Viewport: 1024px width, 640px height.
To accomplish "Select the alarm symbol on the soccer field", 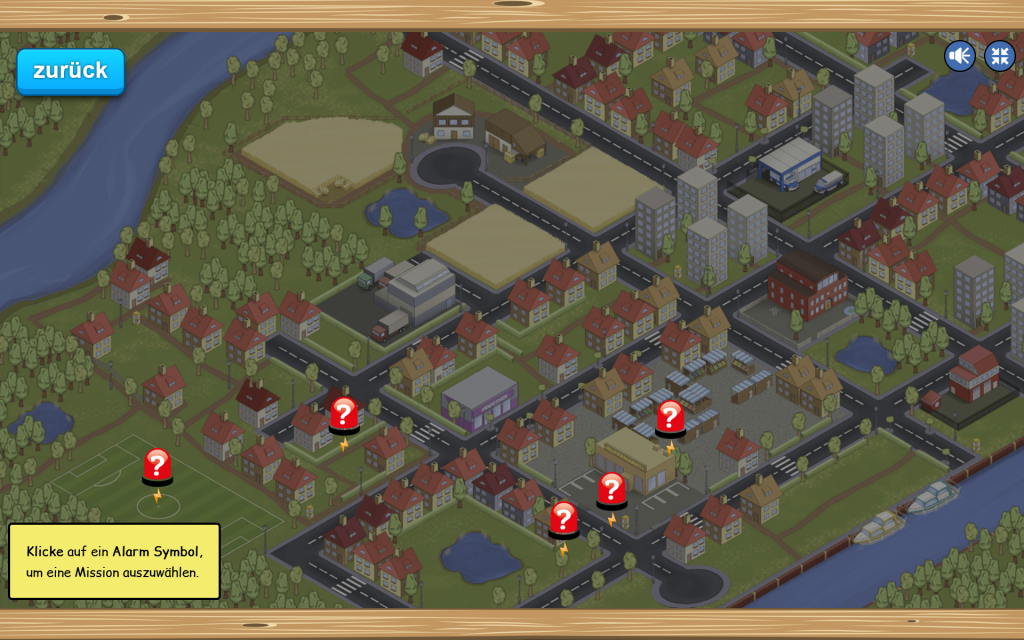I will tap(157, 467).
